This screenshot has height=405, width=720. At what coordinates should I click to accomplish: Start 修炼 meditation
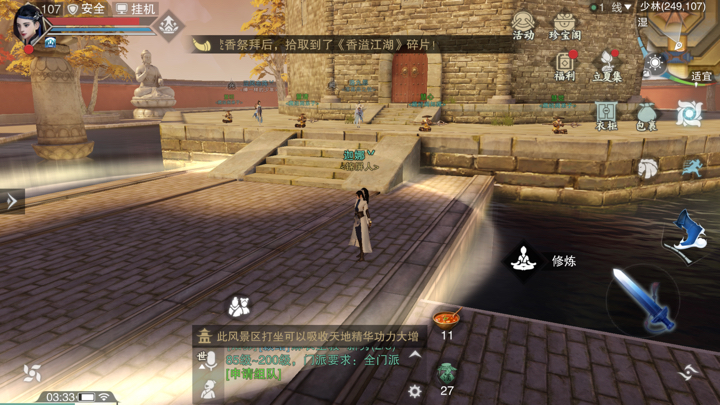[x=523, y=260]
